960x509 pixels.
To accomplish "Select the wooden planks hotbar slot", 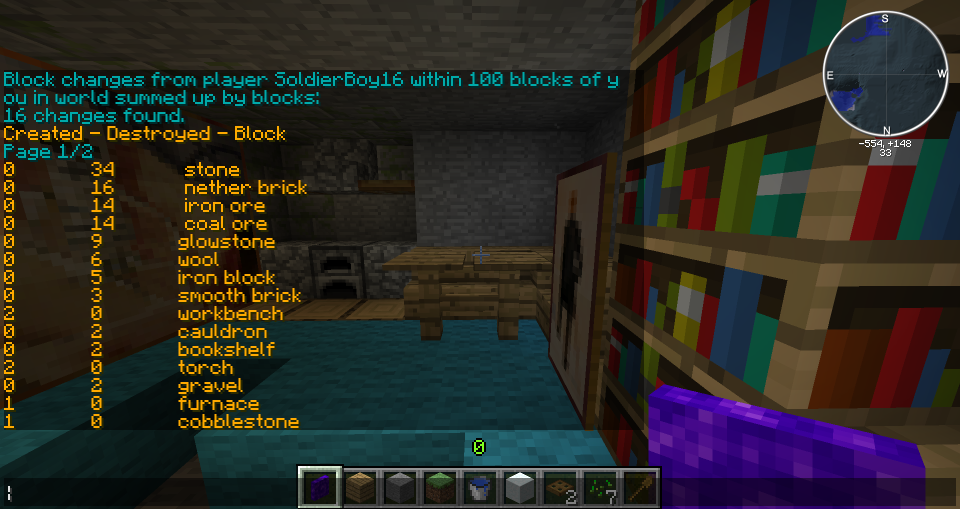I will [361, 488].
